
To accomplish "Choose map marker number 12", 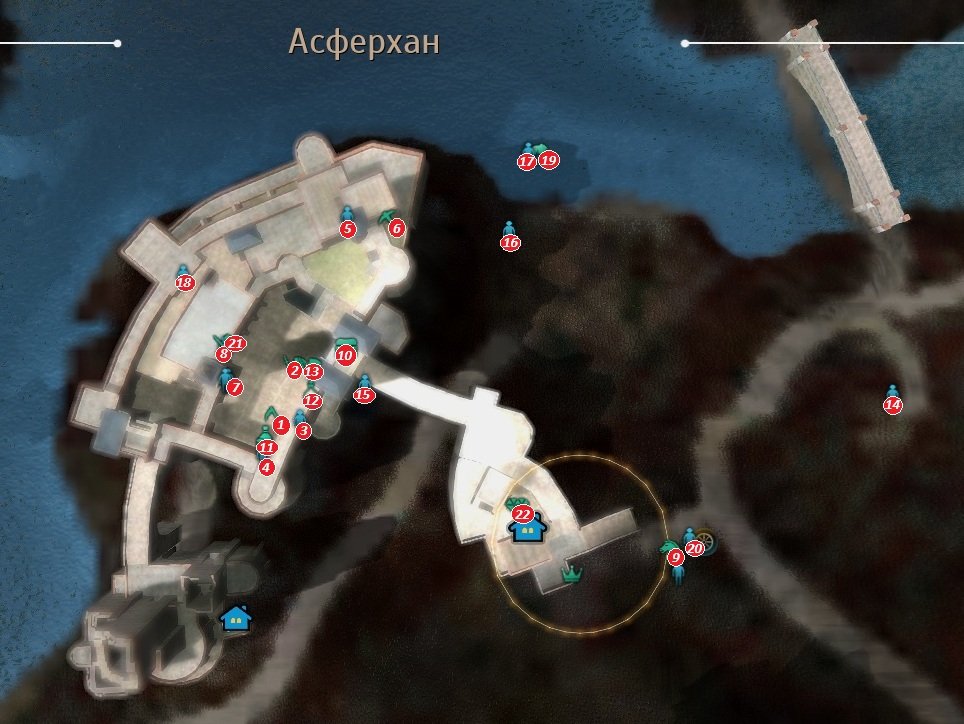I will [312, 401].
